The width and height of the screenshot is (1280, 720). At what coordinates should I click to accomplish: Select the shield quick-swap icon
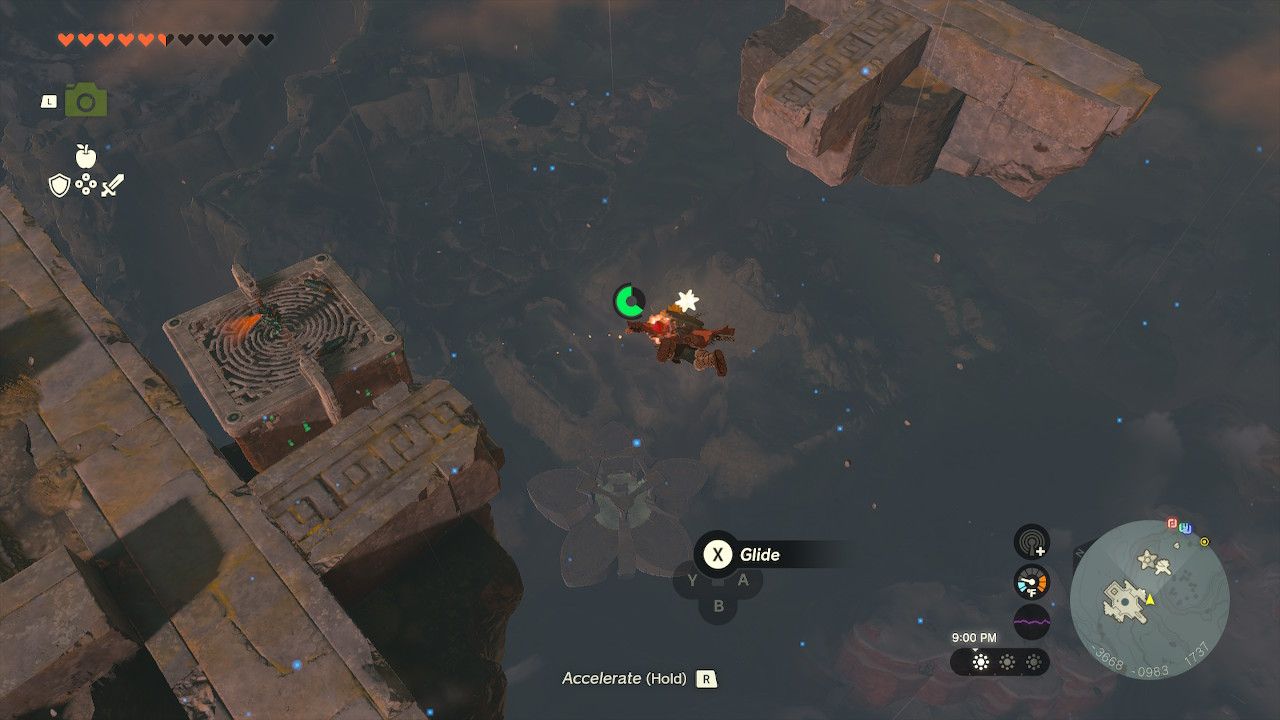click(58, 186)
